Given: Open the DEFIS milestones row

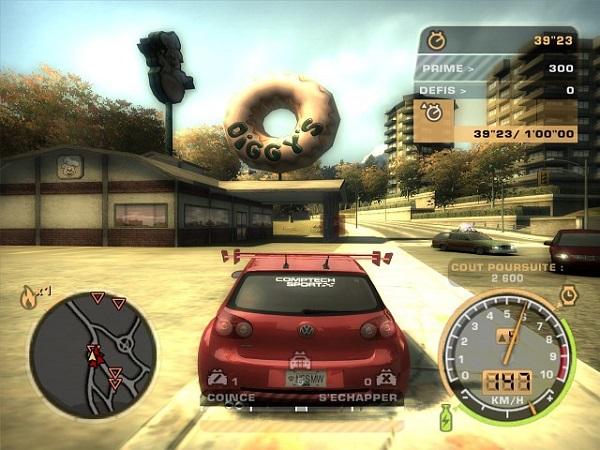Looking at the screenshot, I should tap(496, 90).
